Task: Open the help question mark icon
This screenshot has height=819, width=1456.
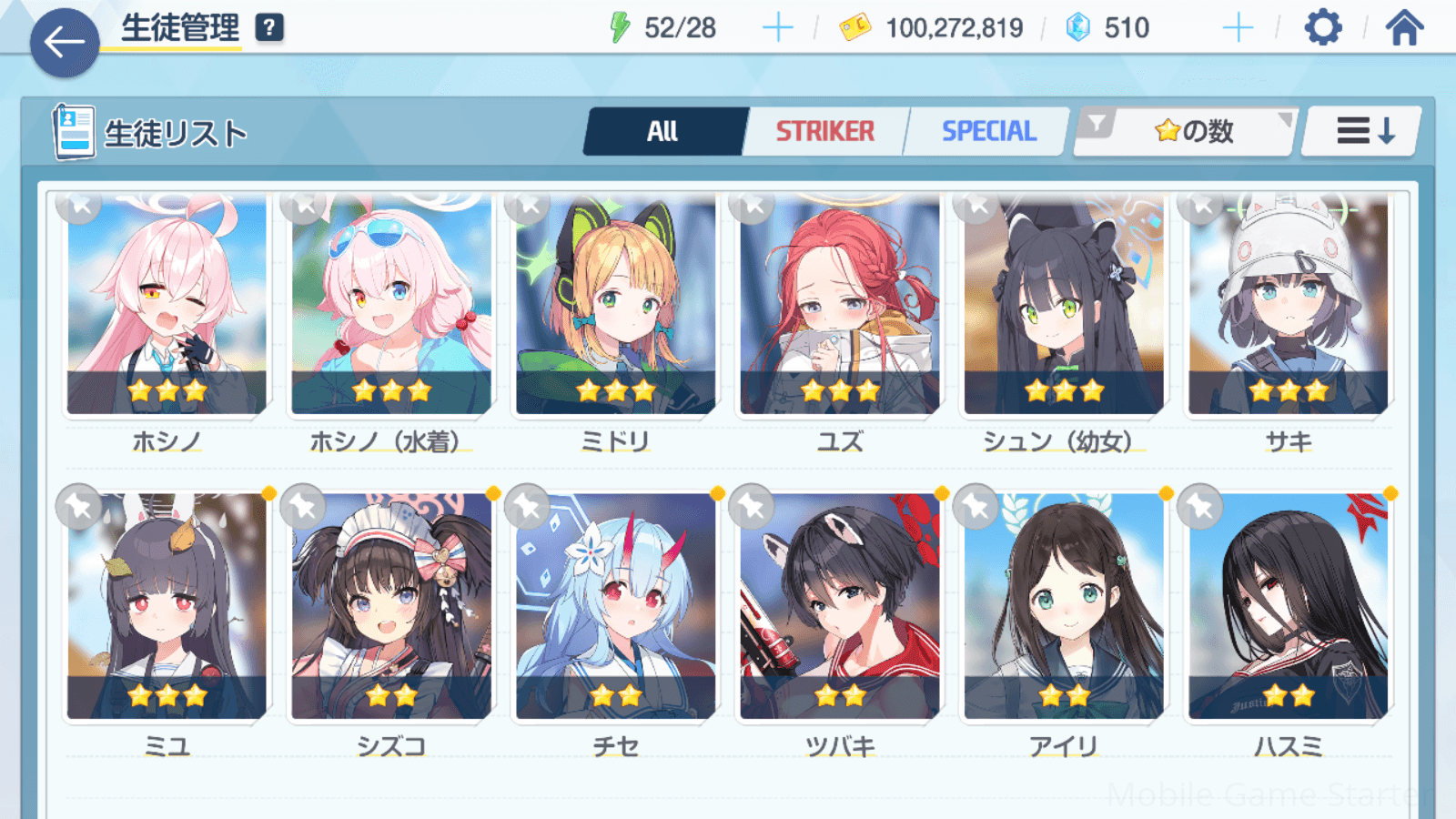Action: (x=268, y=28)
